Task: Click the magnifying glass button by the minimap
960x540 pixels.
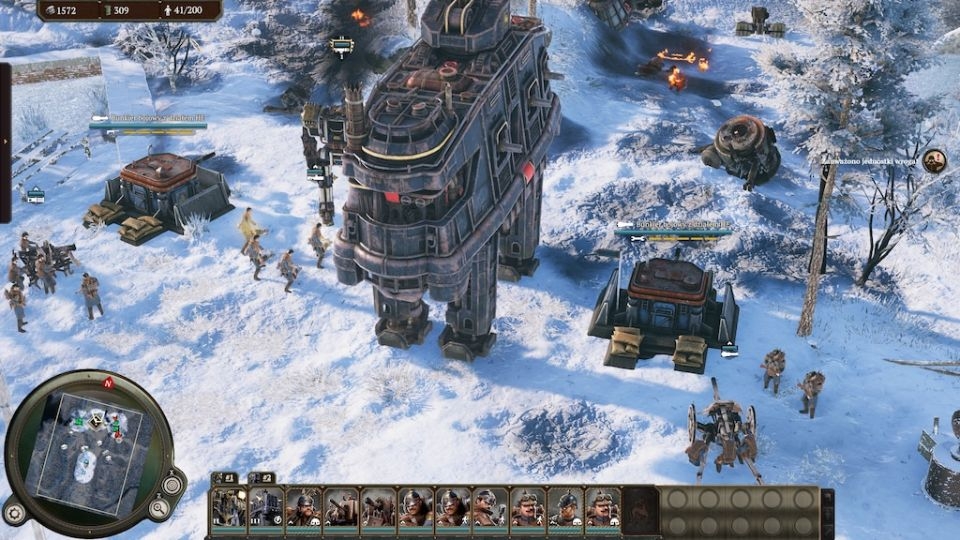Action: pyautogui.click(x=159, y=509)
